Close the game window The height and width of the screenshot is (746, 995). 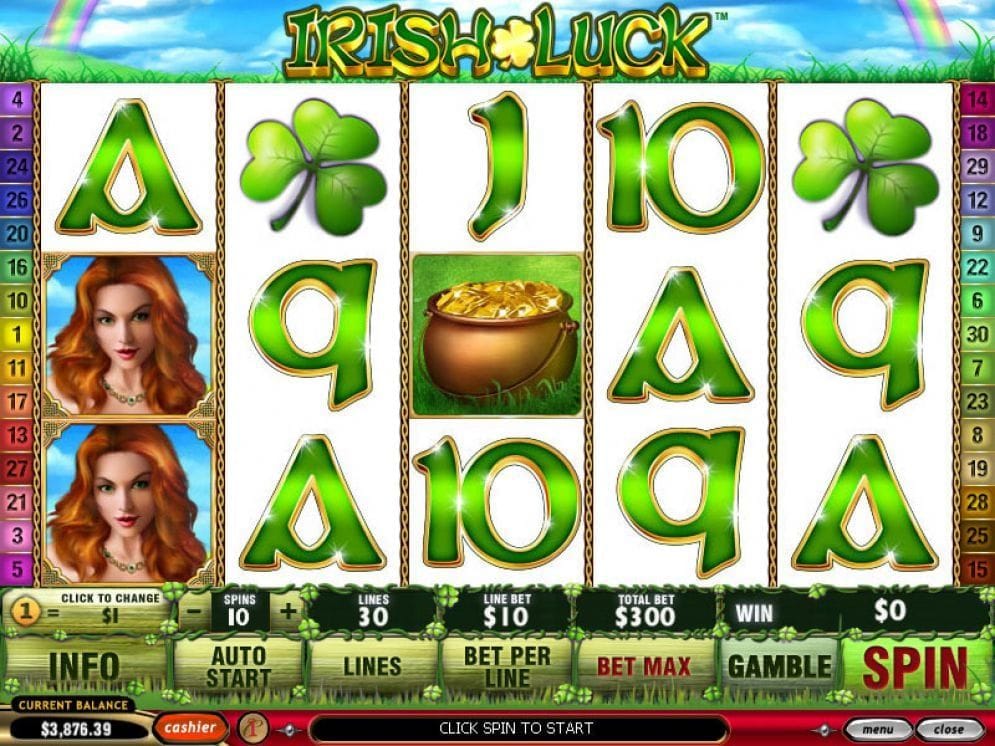point(946,729)
